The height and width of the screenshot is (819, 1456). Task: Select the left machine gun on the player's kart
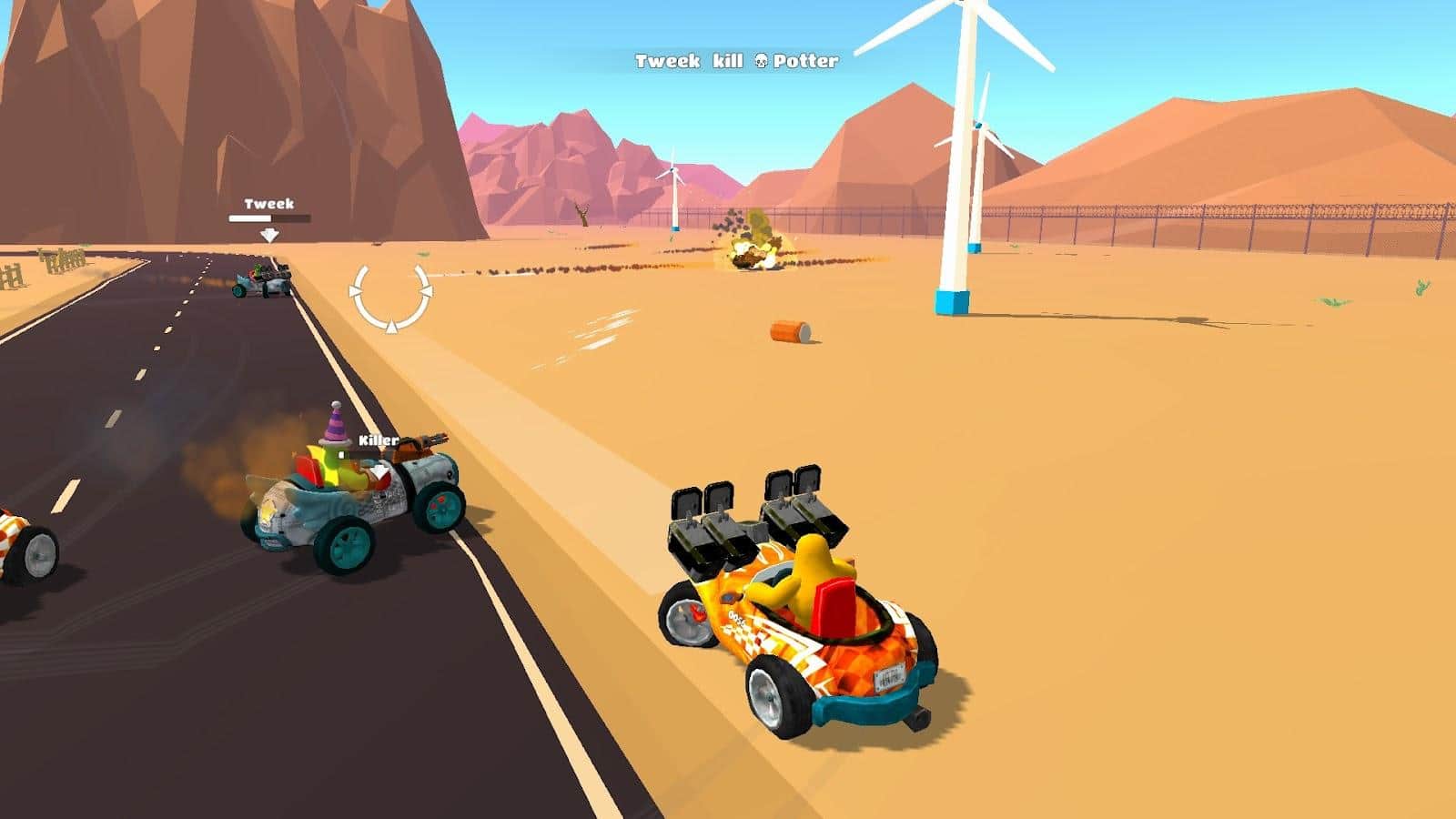pyautogui.click(x=705, y=519)
